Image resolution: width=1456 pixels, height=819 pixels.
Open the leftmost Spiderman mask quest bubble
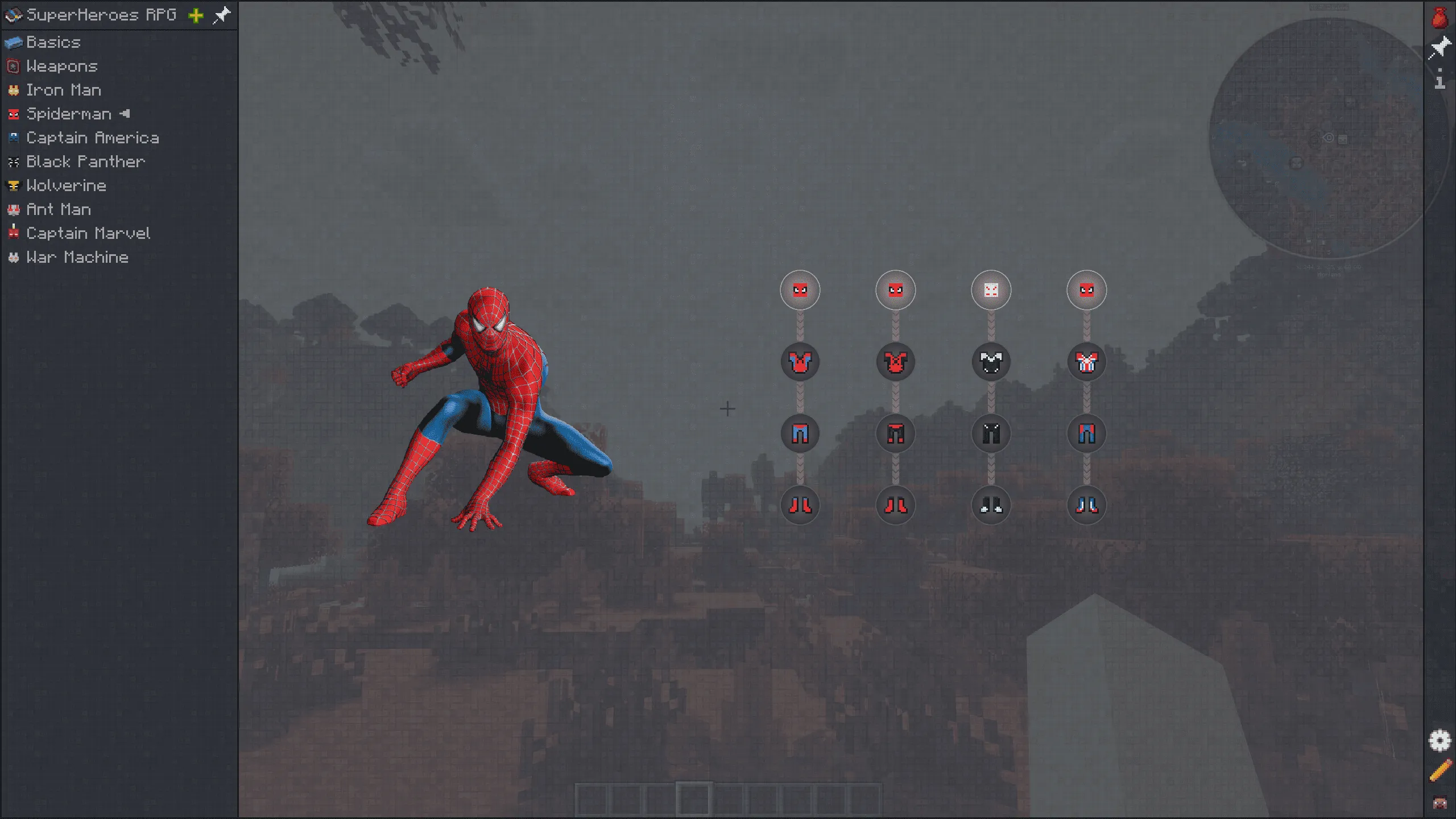[x=800, y=290]
